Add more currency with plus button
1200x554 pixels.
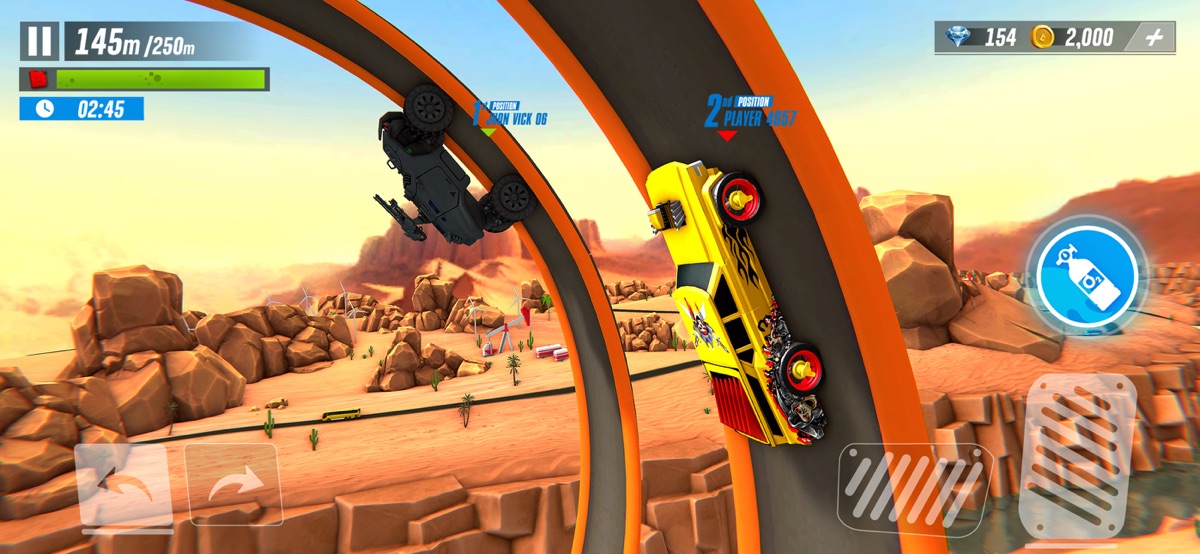[x=1154, y=38]
